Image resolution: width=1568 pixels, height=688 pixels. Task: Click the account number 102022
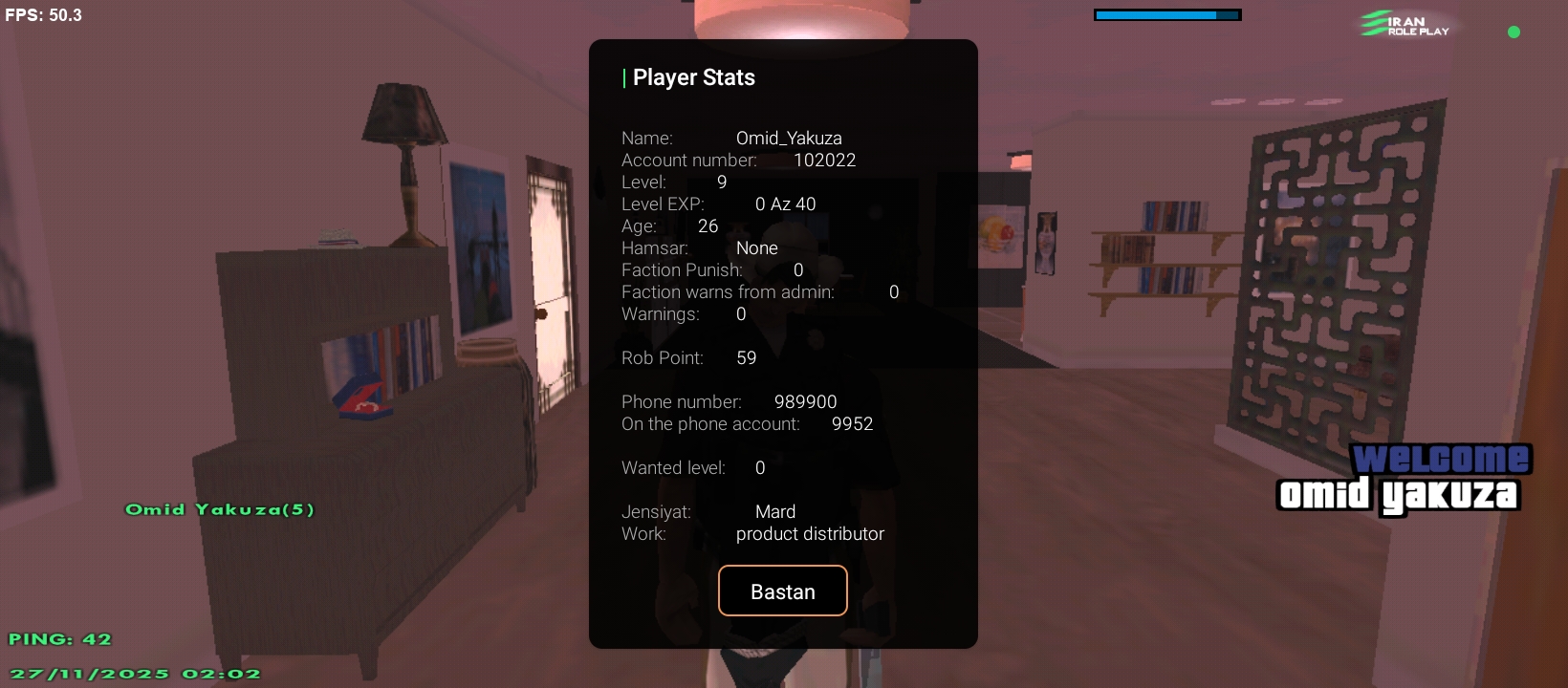click(826, 161)
